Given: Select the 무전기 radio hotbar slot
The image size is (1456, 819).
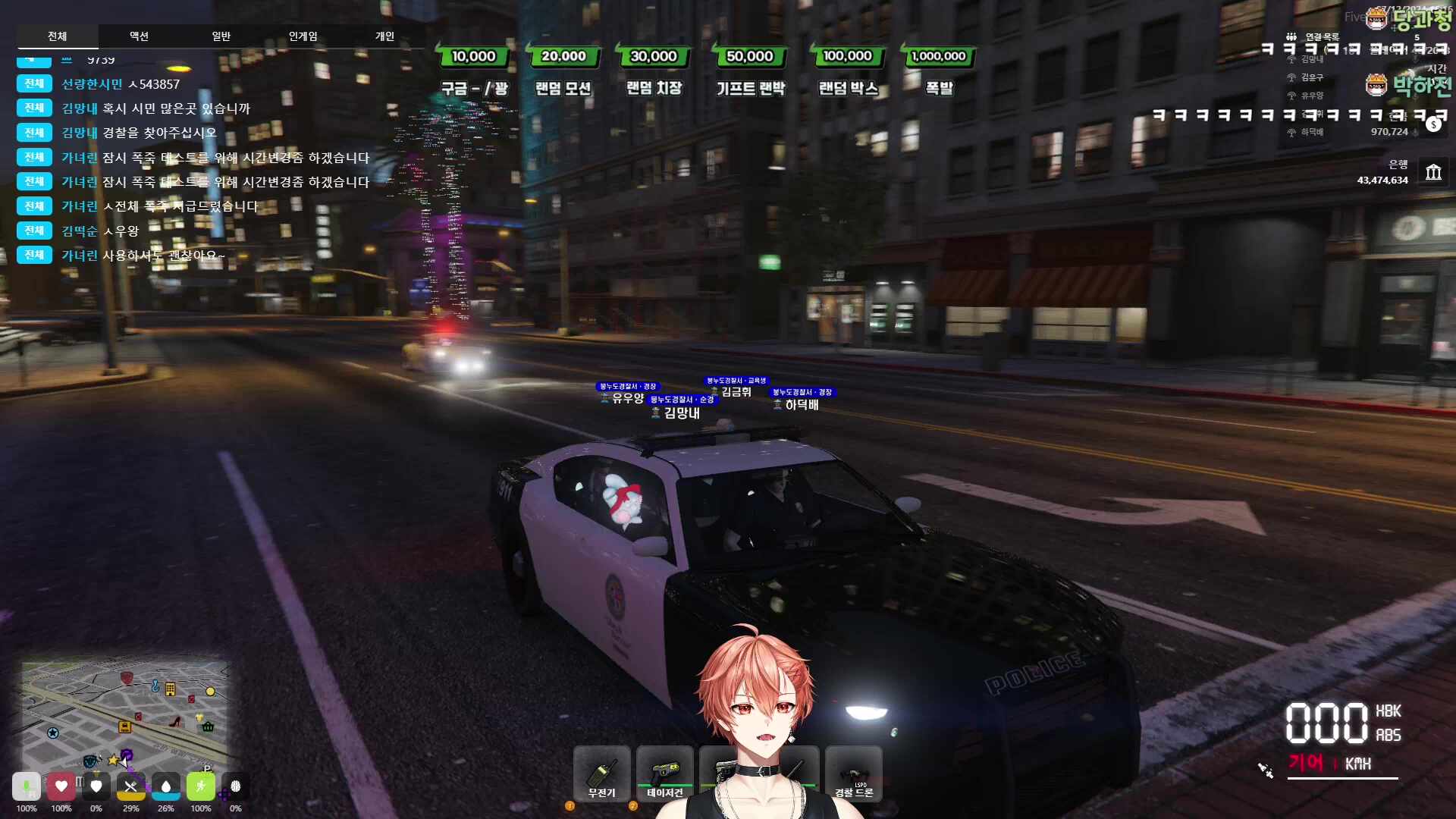Looking at the screenshot, I should [602, 773].
